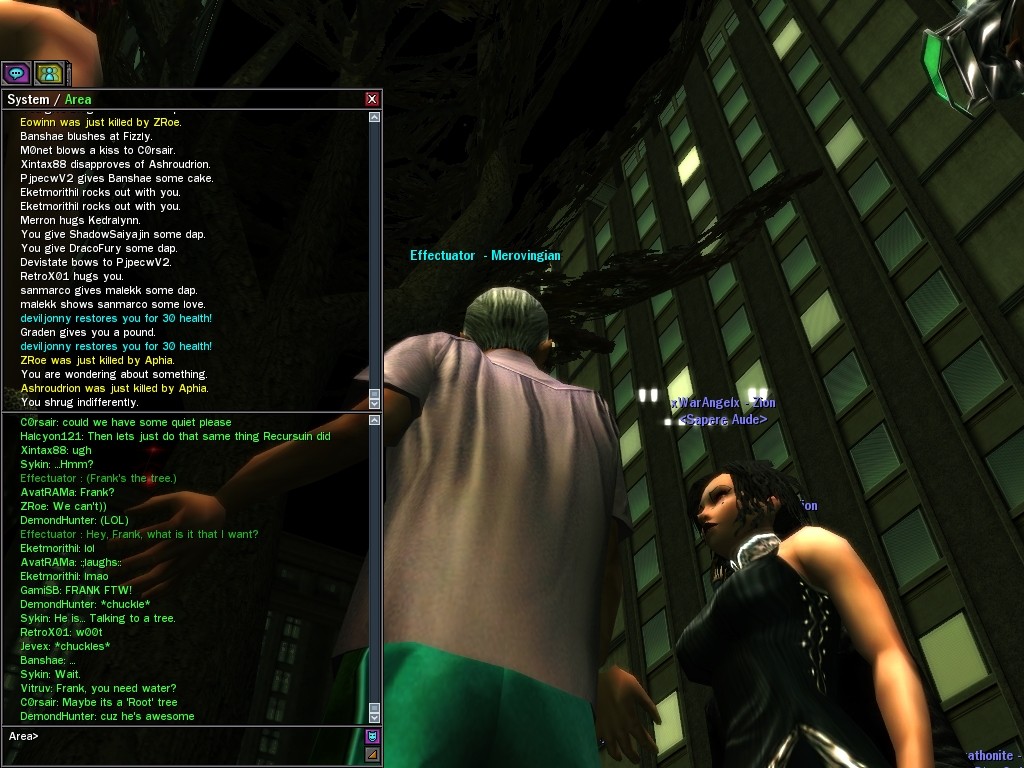
Task: Open the purple mask emote button
Action: (373, 737)
